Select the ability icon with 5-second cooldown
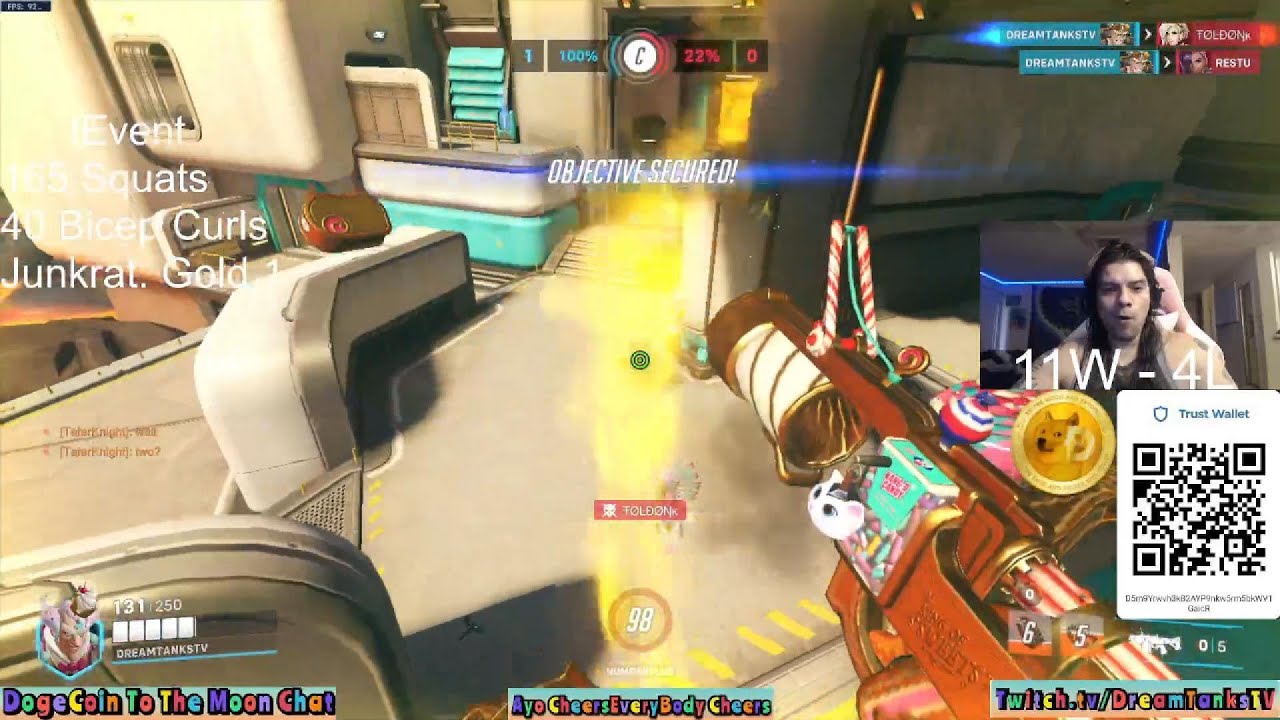Screen dimensions: 1280x720 coord(1080,633)
